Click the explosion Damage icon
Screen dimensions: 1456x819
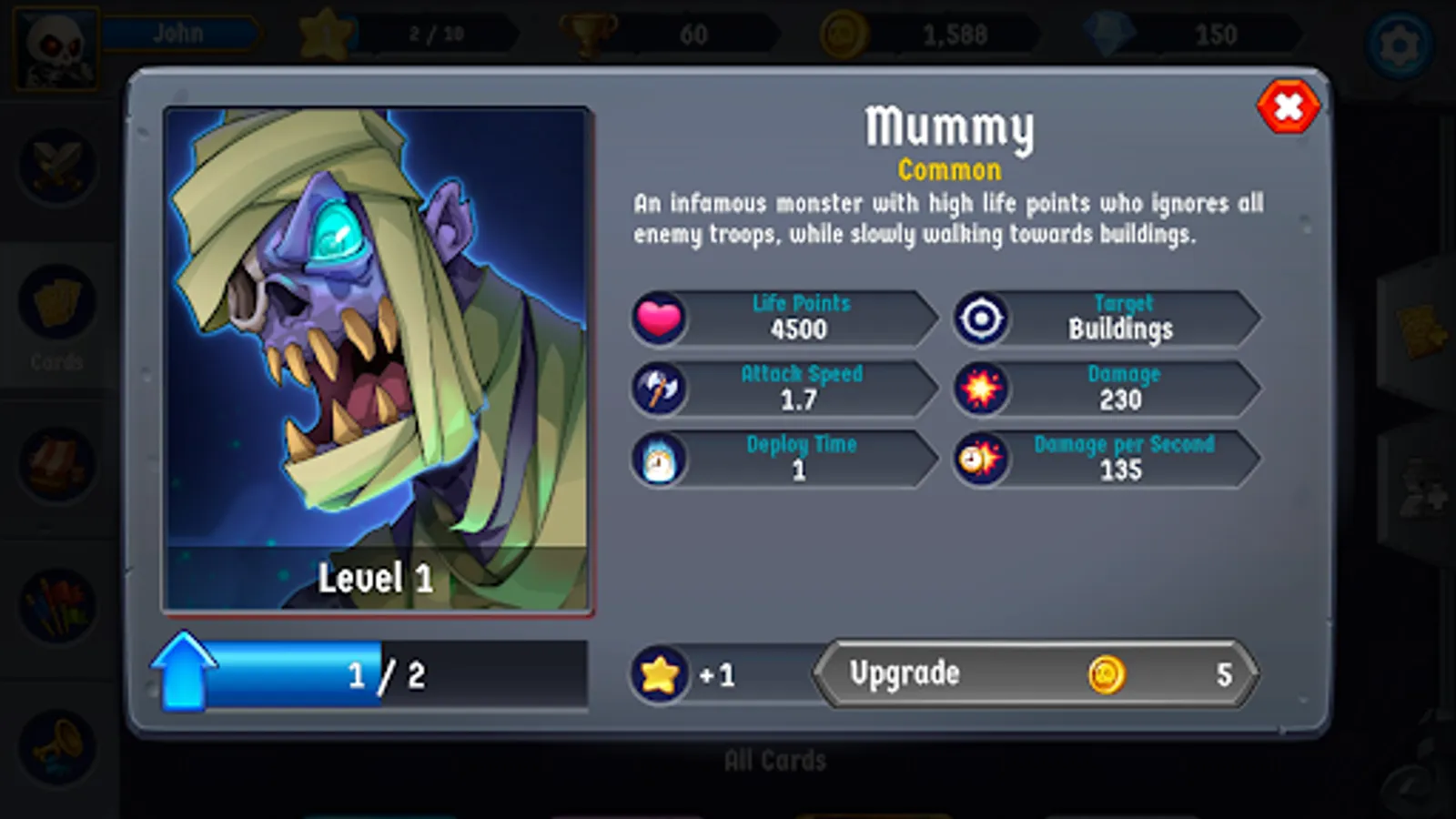[982, 389]
